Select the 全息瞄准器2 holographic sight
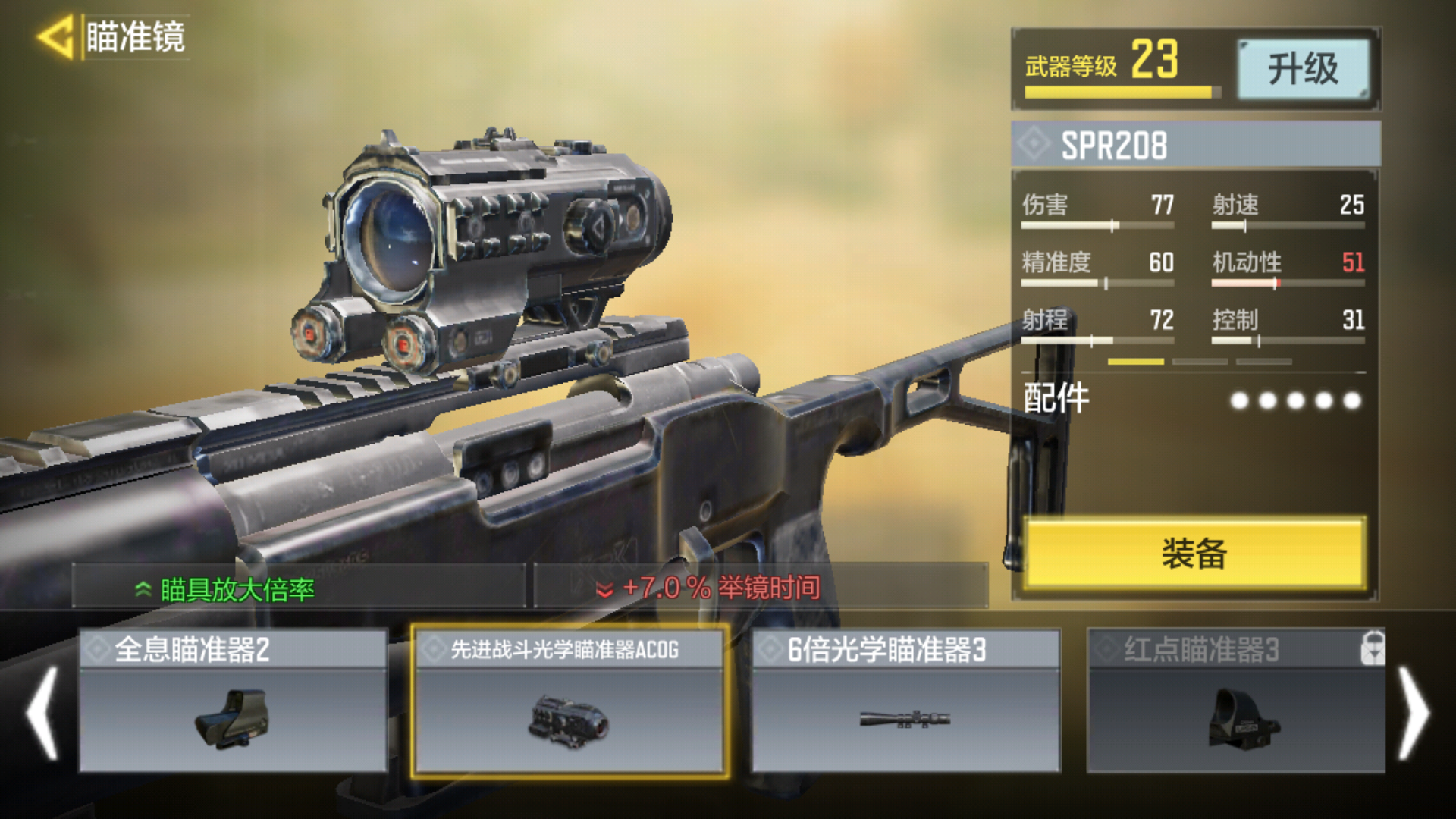Image resolution: width=1456 pixels, height=819 pixels. coord(233,701)
